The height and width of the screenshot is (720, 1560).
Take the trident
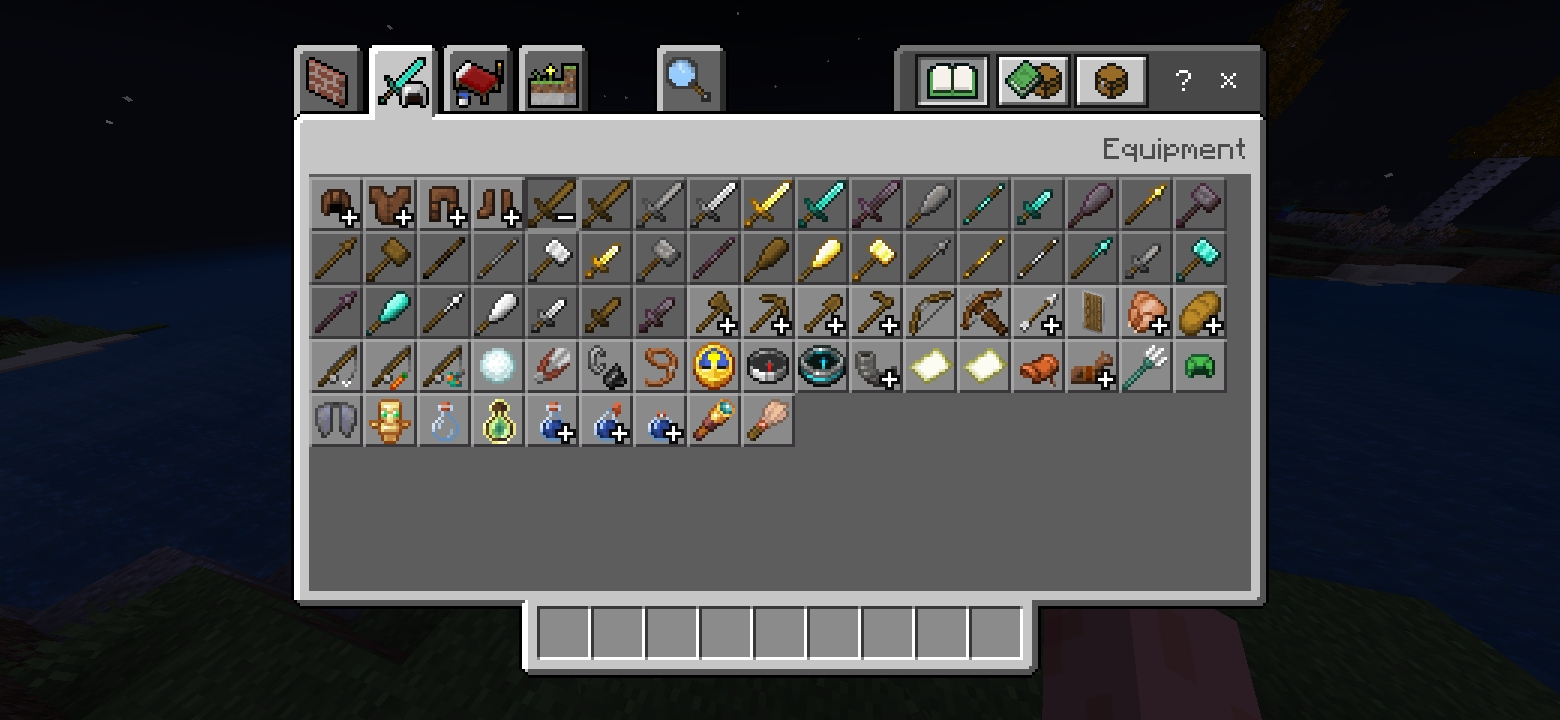click(x=1146, y=367)
